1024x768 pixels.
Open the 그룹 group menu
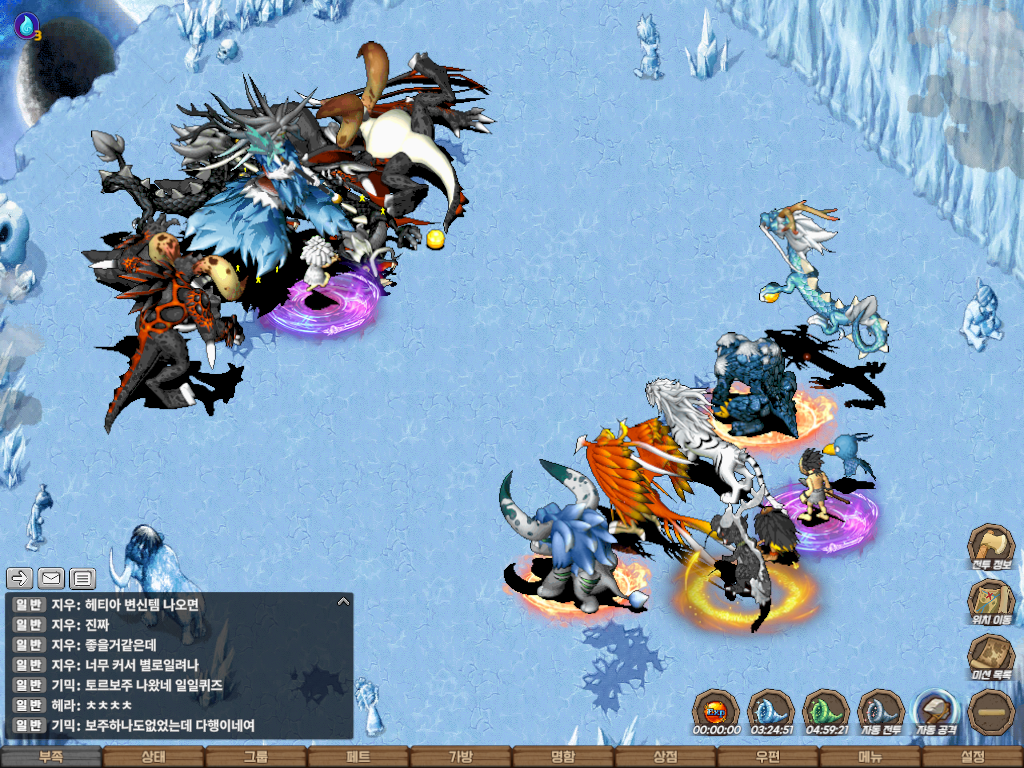coord(255,757)
